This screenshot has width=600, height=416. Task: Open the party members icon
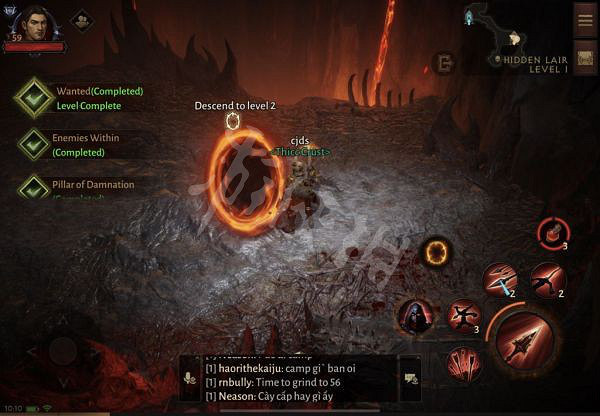pyautogui.click(x=83, y=20)
